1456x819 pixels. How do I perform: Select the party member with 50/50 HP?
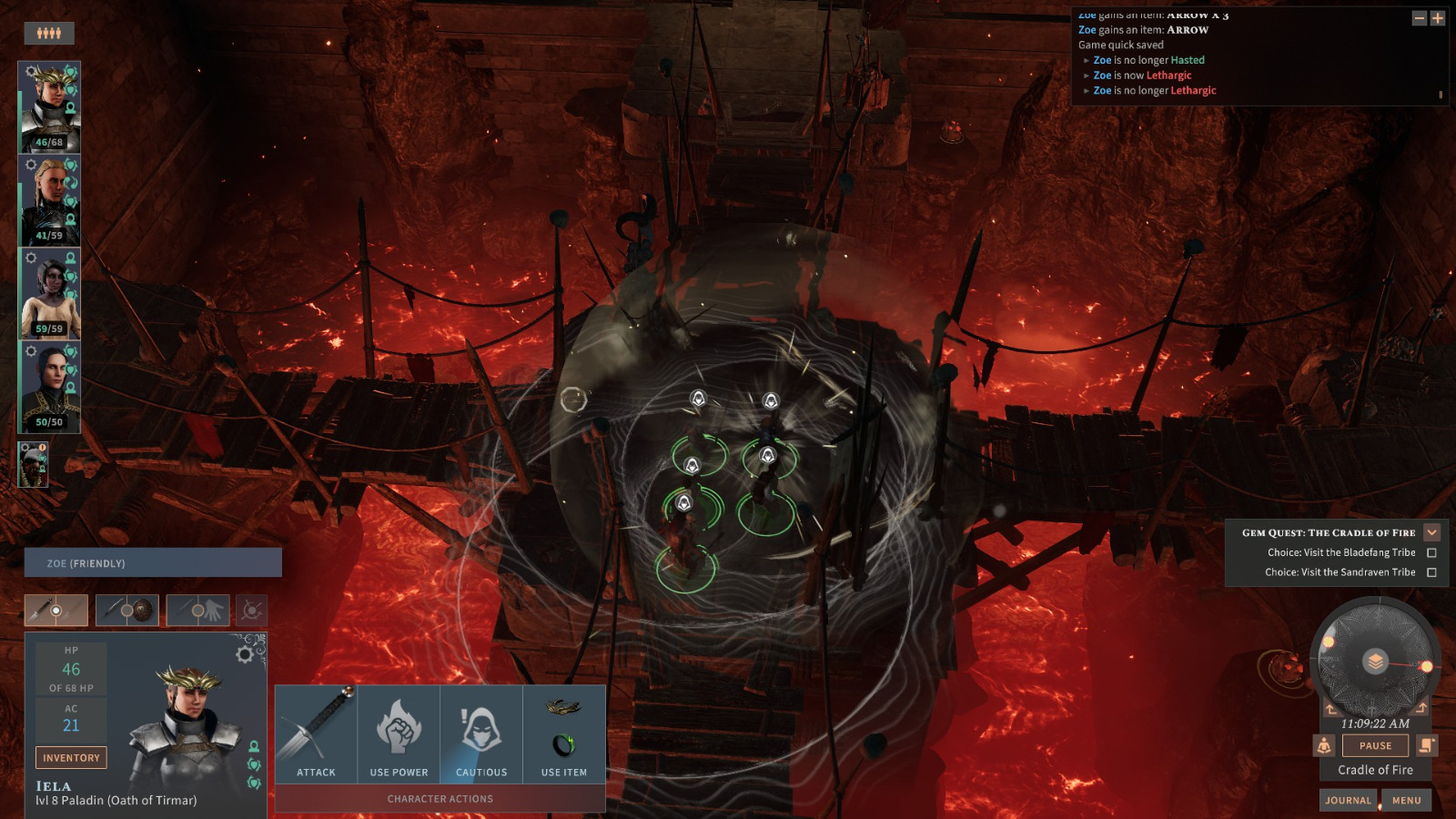49,387
